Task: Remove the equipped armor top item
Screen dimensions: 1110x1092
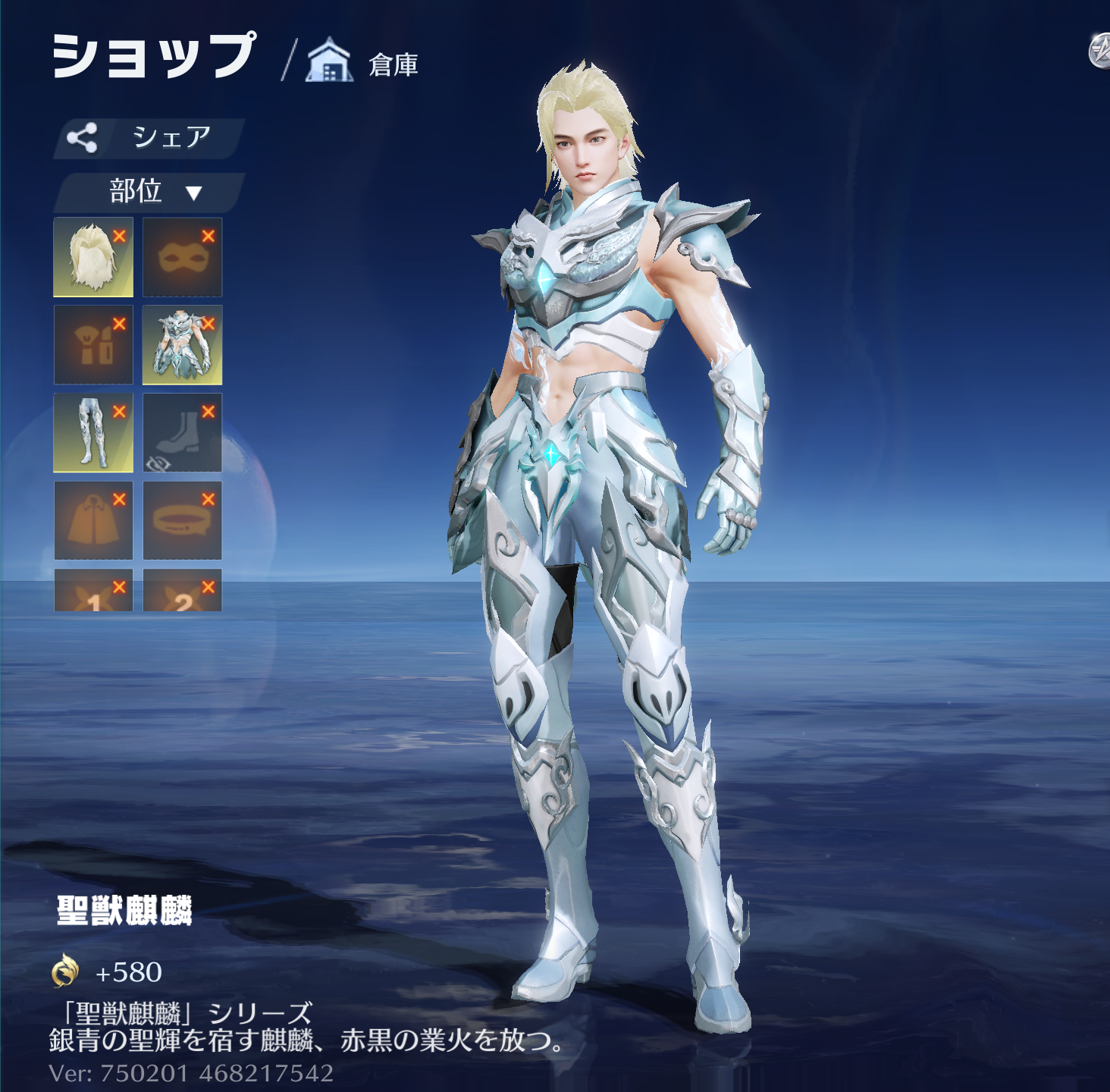Action: (209, 324)
